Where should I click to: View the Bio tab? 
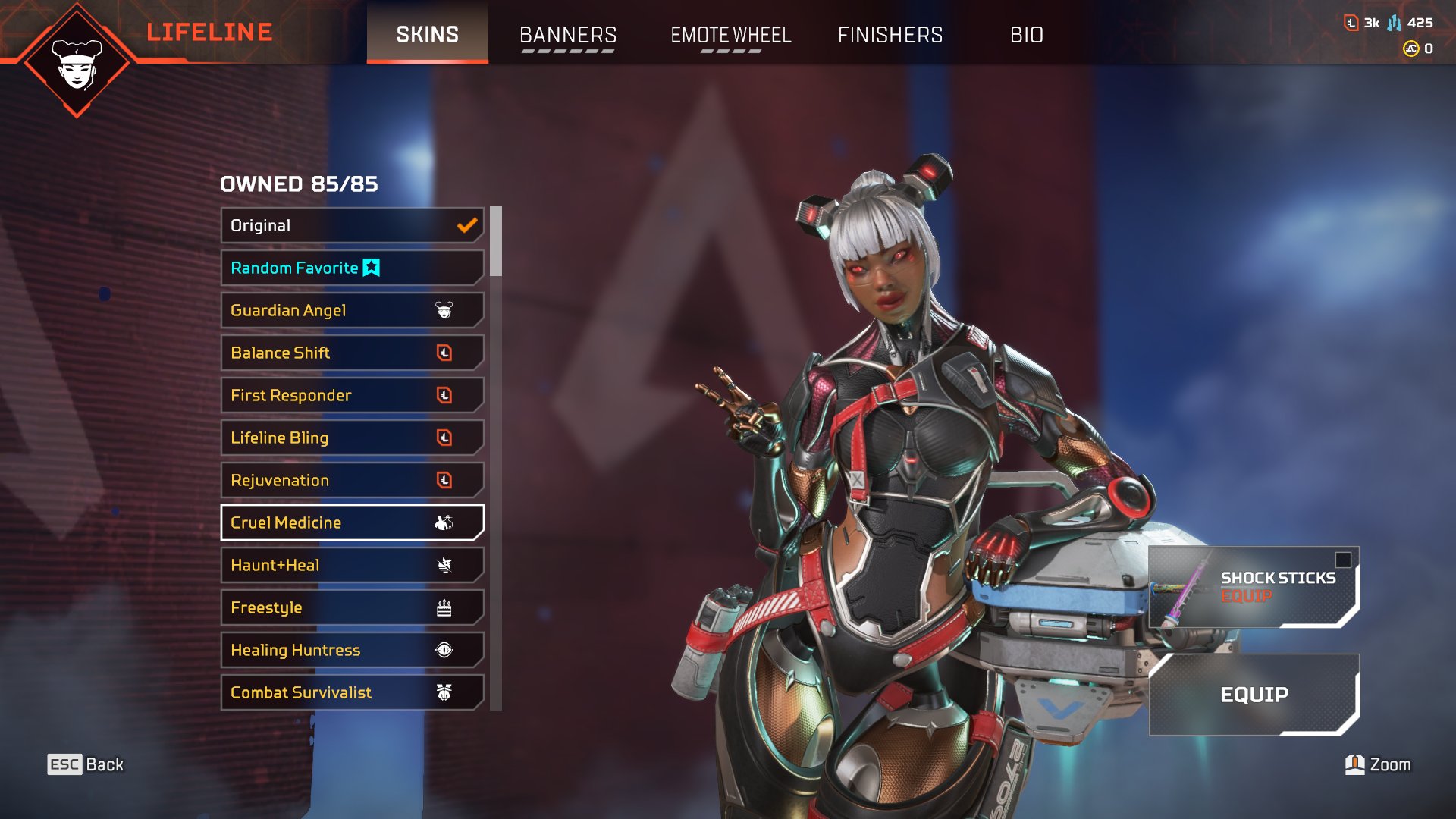1026,35
